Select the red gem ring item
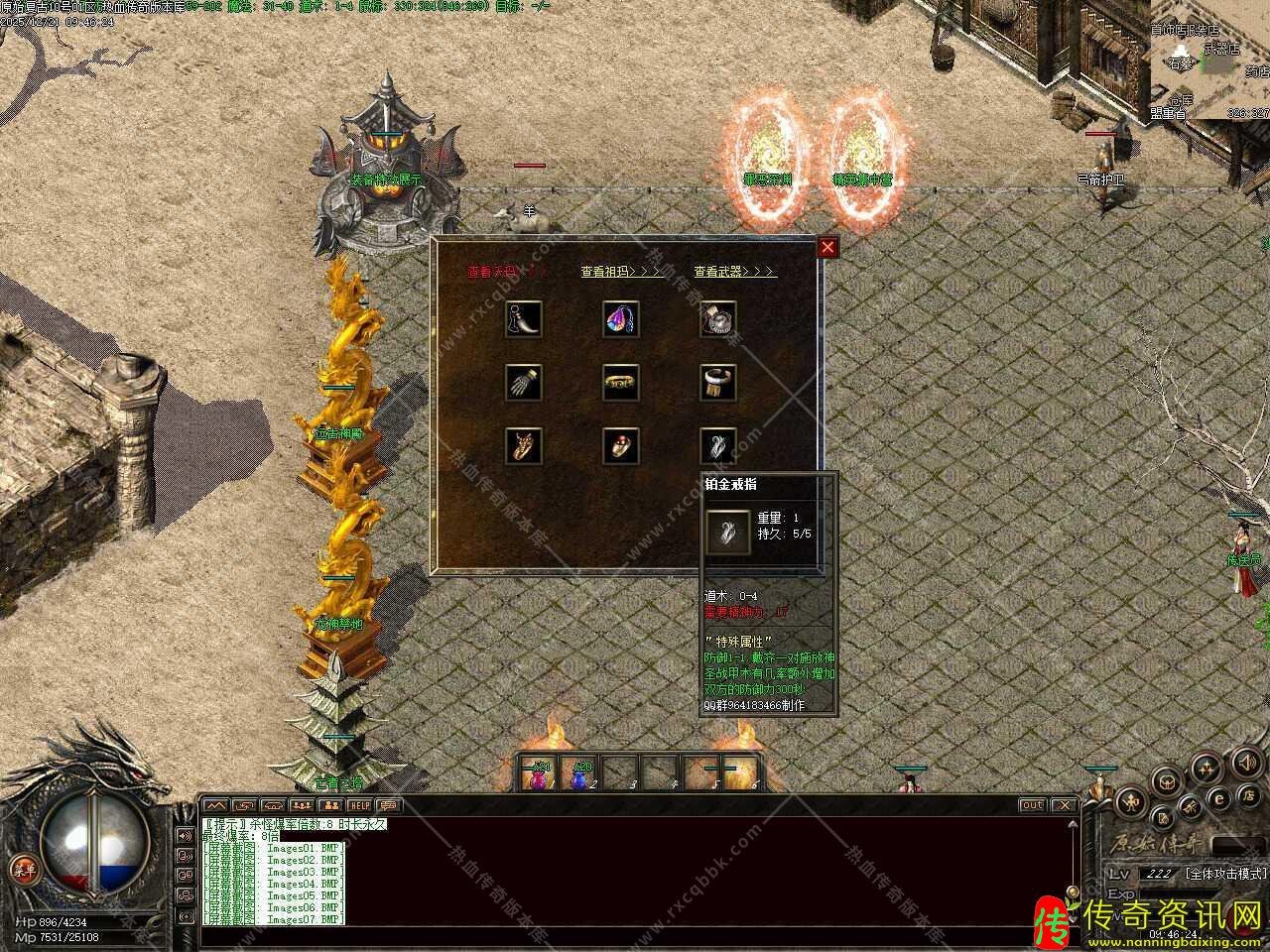The width and height of the screenshot is (1270, 952). (x=620, y=445)
